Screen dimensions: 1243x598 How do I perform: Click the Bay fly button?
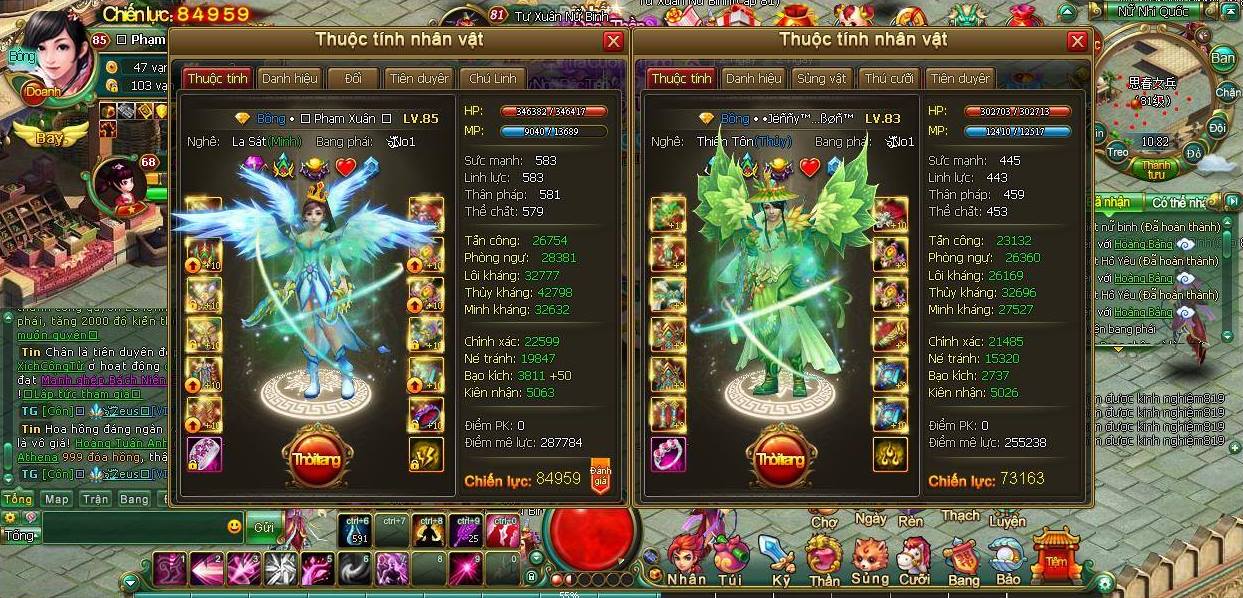(x=50, y=138)
